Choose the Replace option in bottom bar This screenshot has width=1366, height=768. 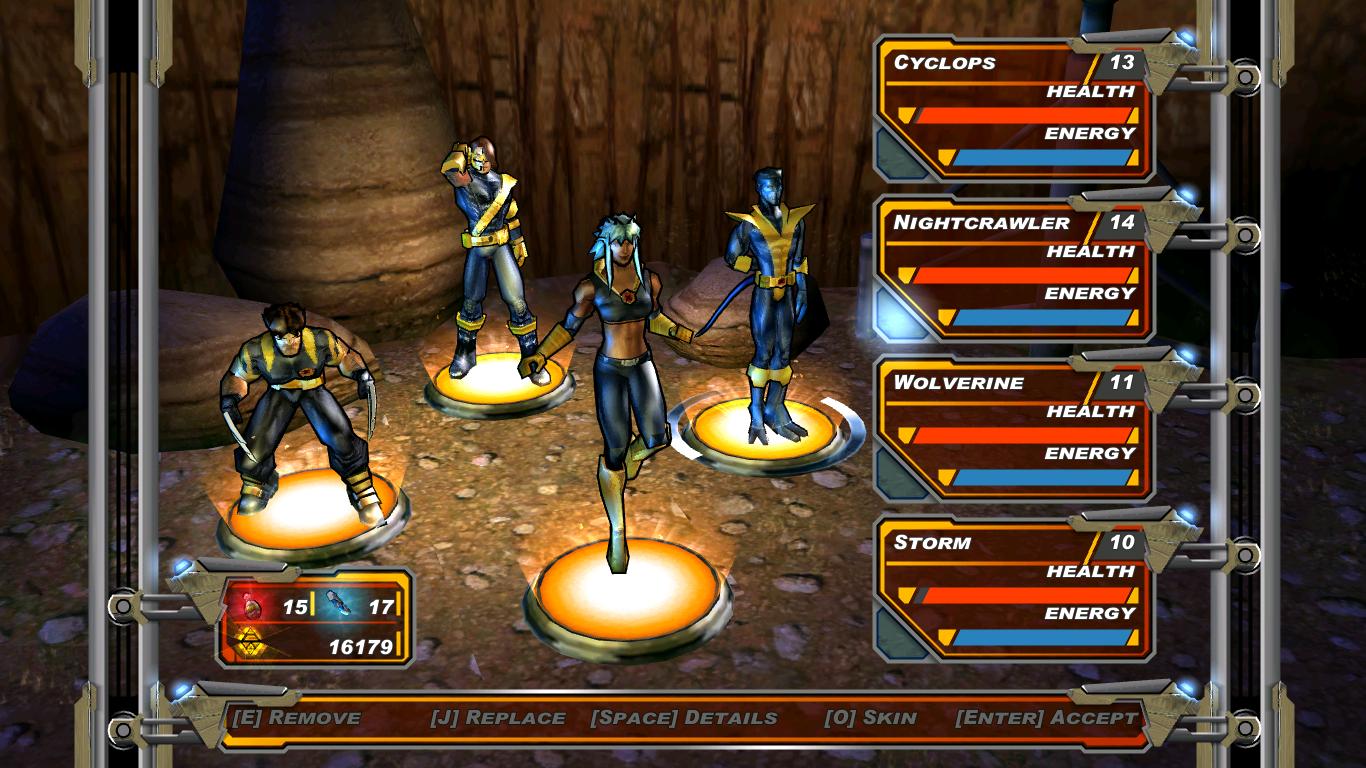pos(498,718)
